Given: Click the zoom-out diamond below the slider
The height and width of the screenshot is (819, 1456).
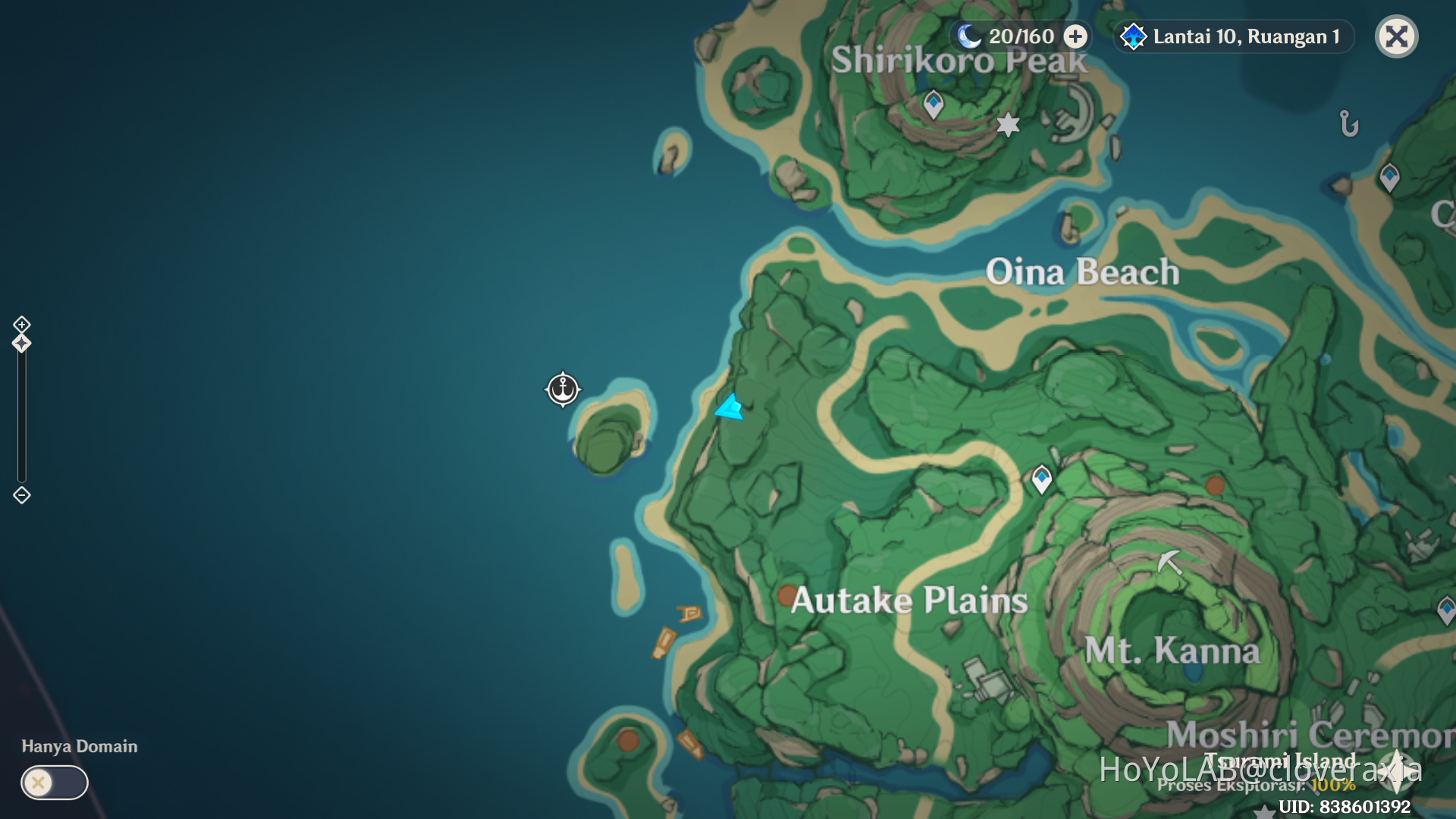Looking at the screenshot, I should click(20, 495).
